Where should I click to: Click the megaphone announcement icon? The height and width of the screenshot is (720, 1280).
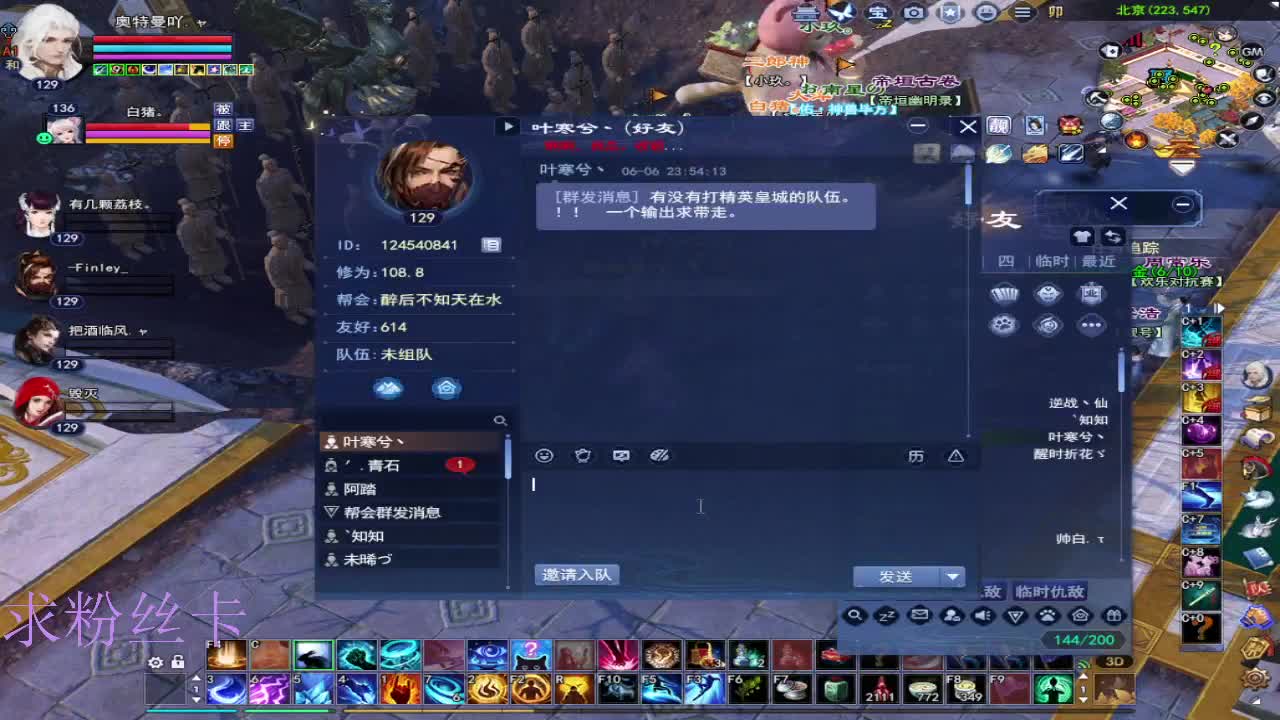(x=985, y=616)
